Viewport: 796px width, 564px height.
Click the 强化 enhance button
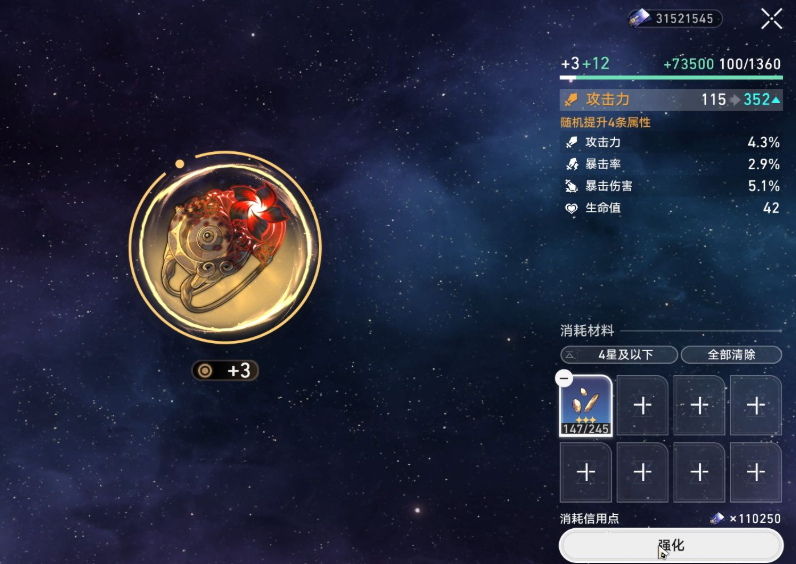click(x=670, y=546)
